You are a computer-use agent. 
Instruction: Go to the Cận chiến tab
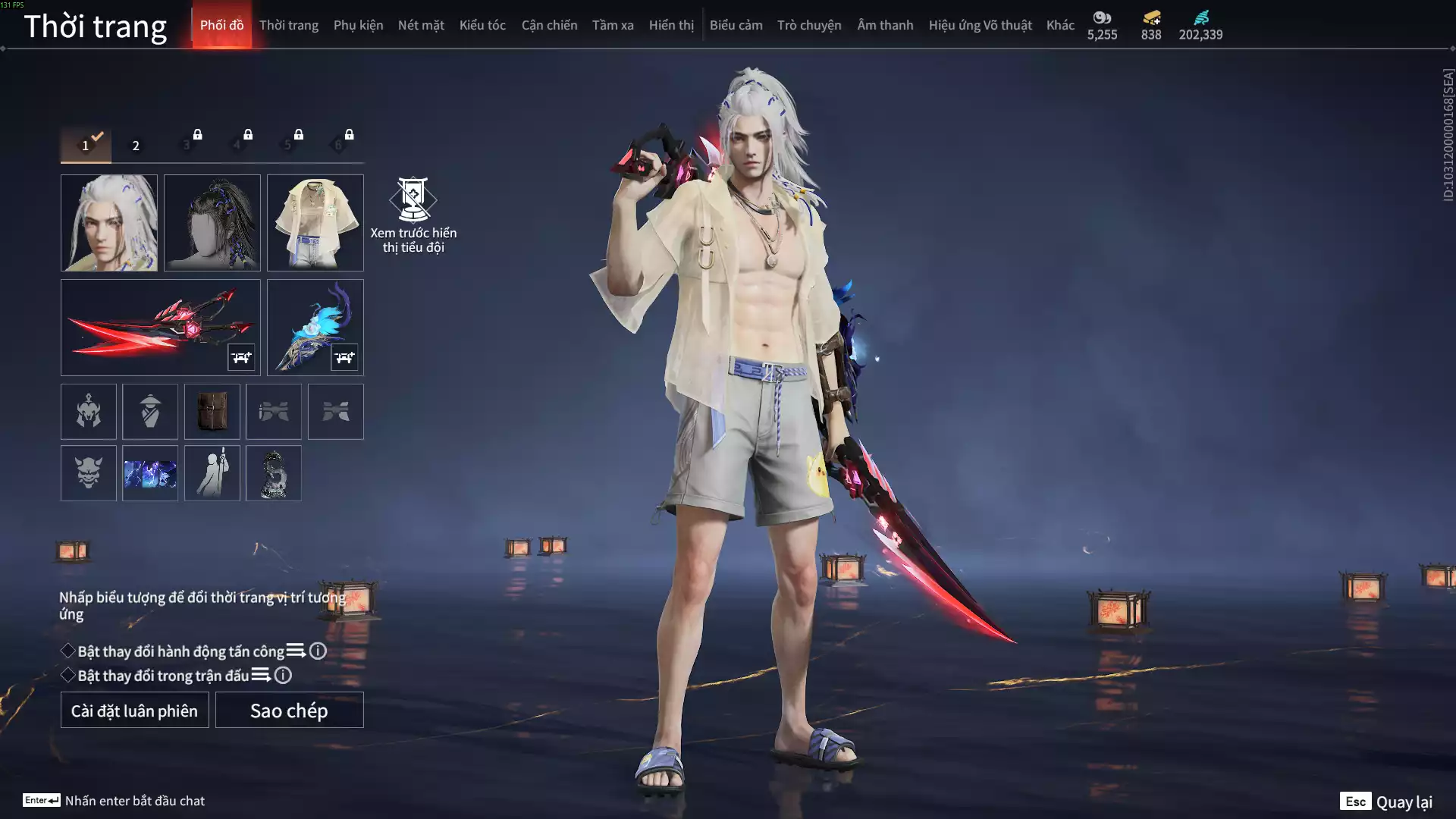click(x=549, y=25)
